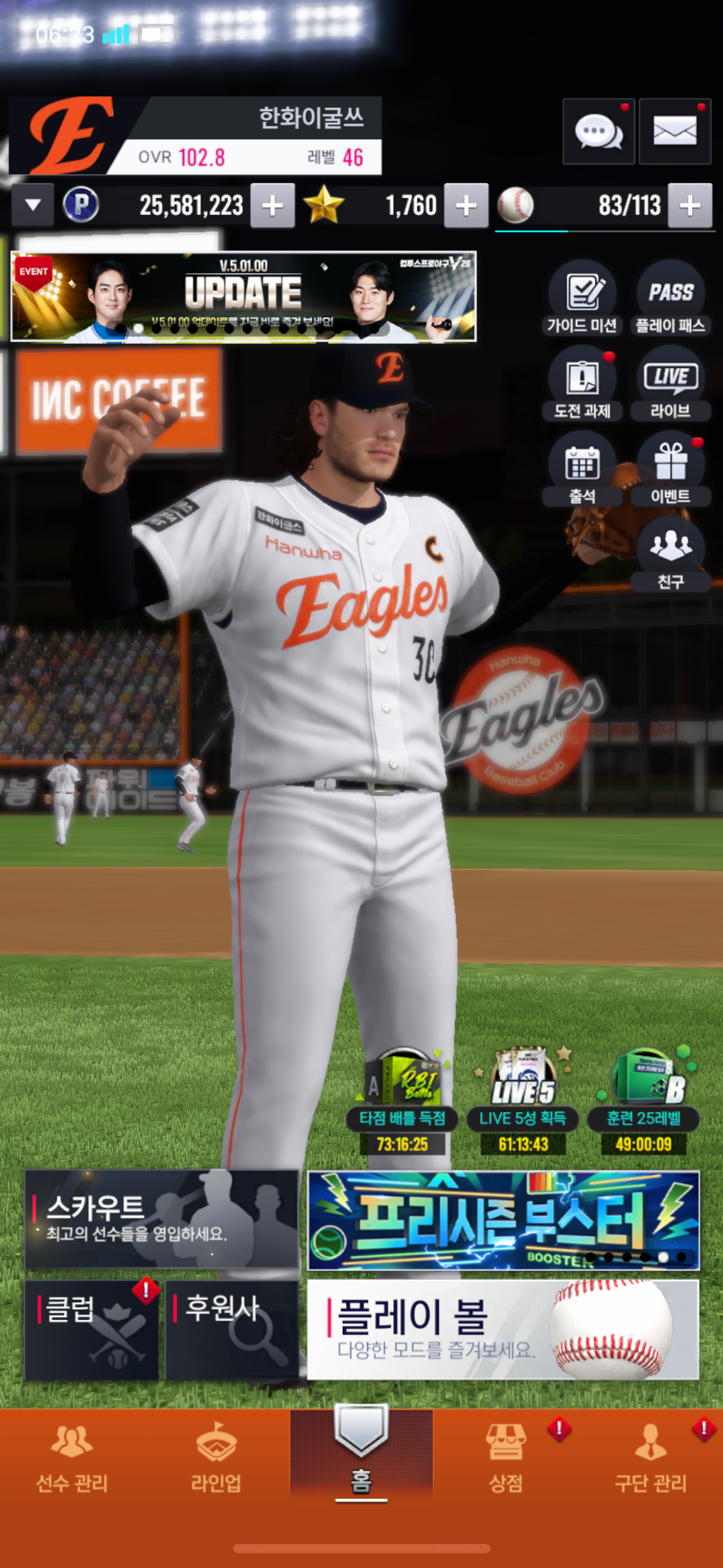This screenshot has width=723, height=1568.
Task: Open the 스카우트 scout panel
Action: 161,1218
